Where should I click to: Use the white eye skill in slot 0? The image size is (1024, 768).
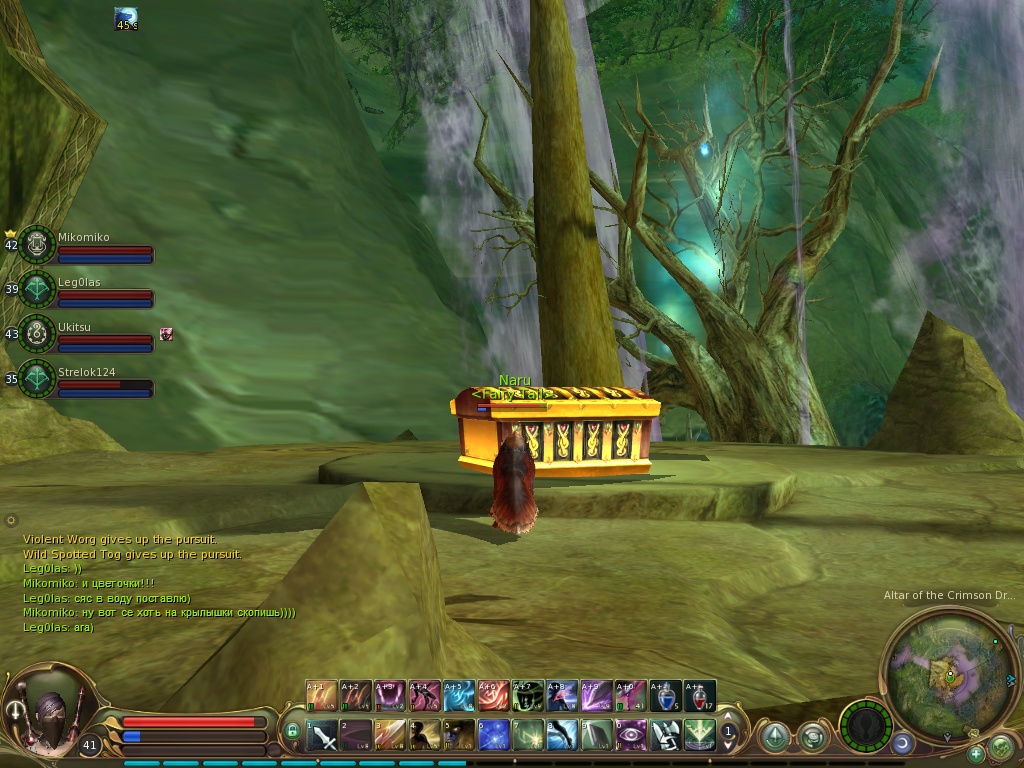click(x=631, y=735)
